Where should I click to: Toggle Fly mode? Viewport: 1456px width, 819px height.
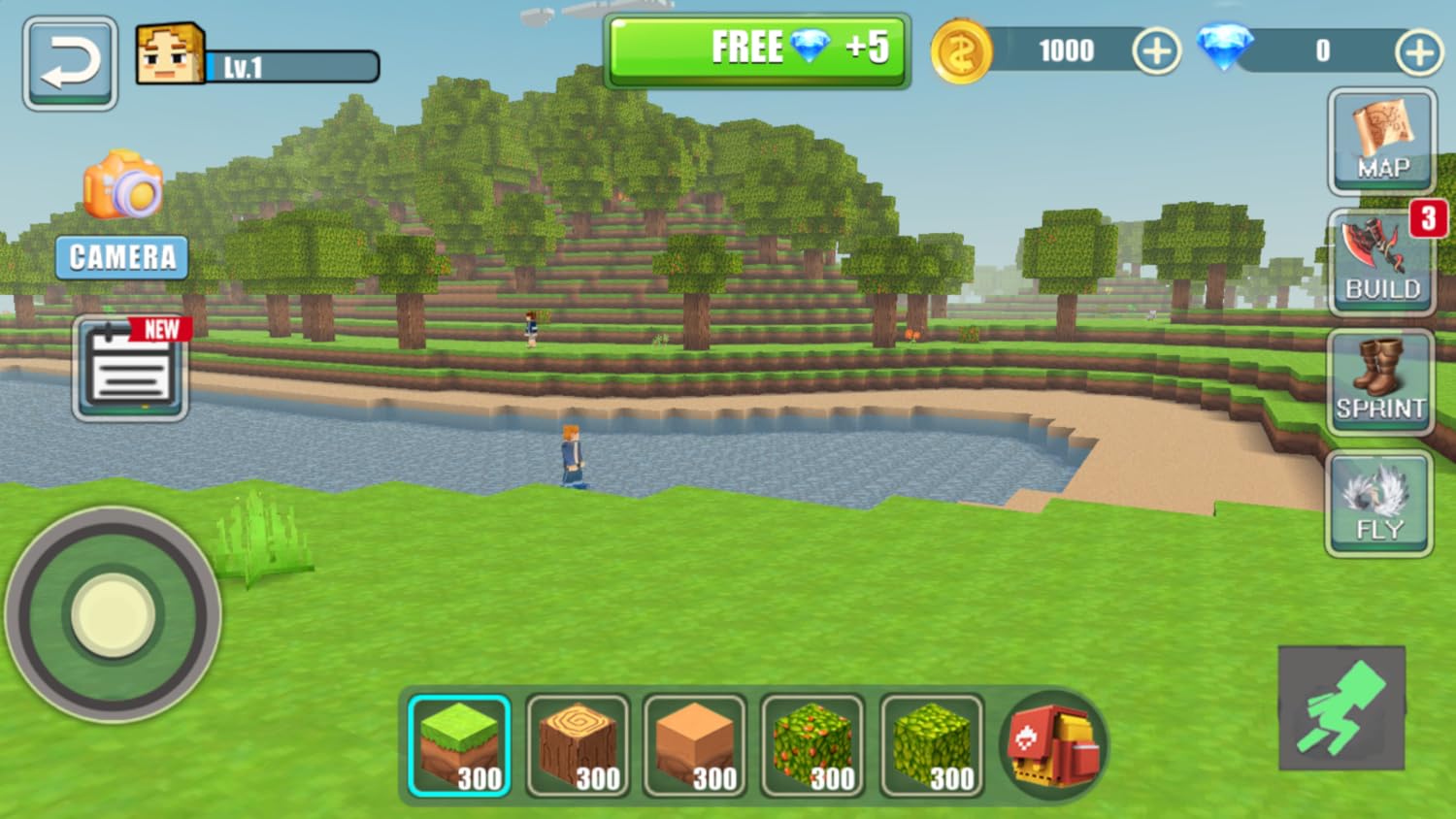(1378, 504)
